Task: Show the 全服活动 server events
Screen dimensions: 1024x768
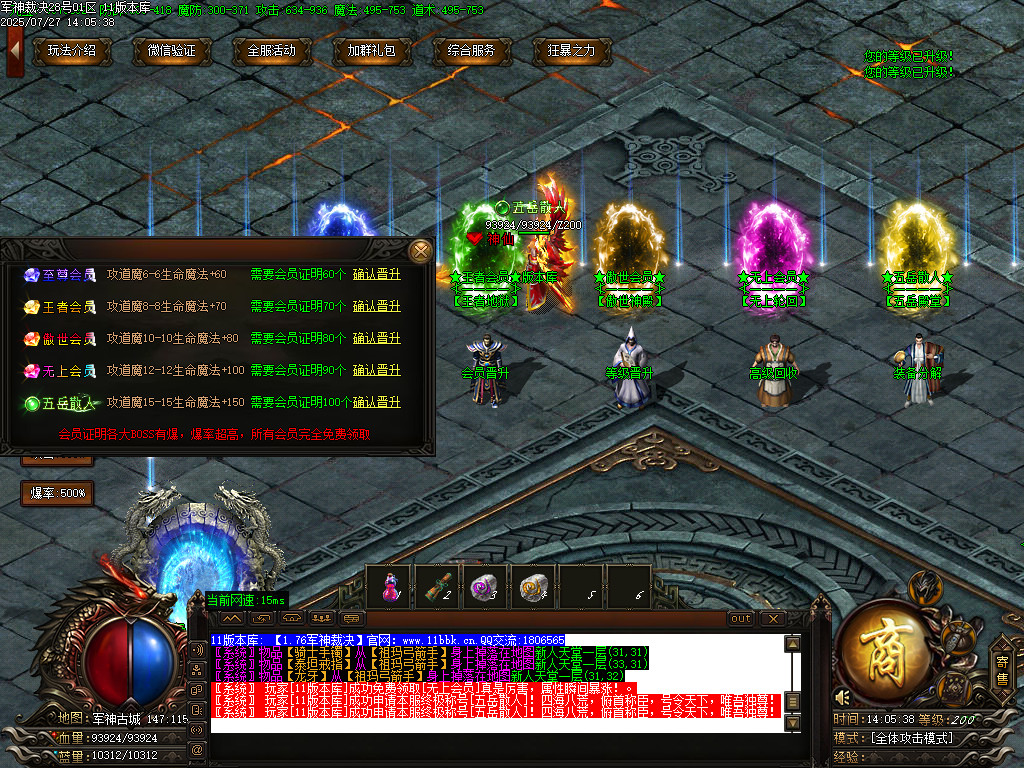Action: coord(272,51)
